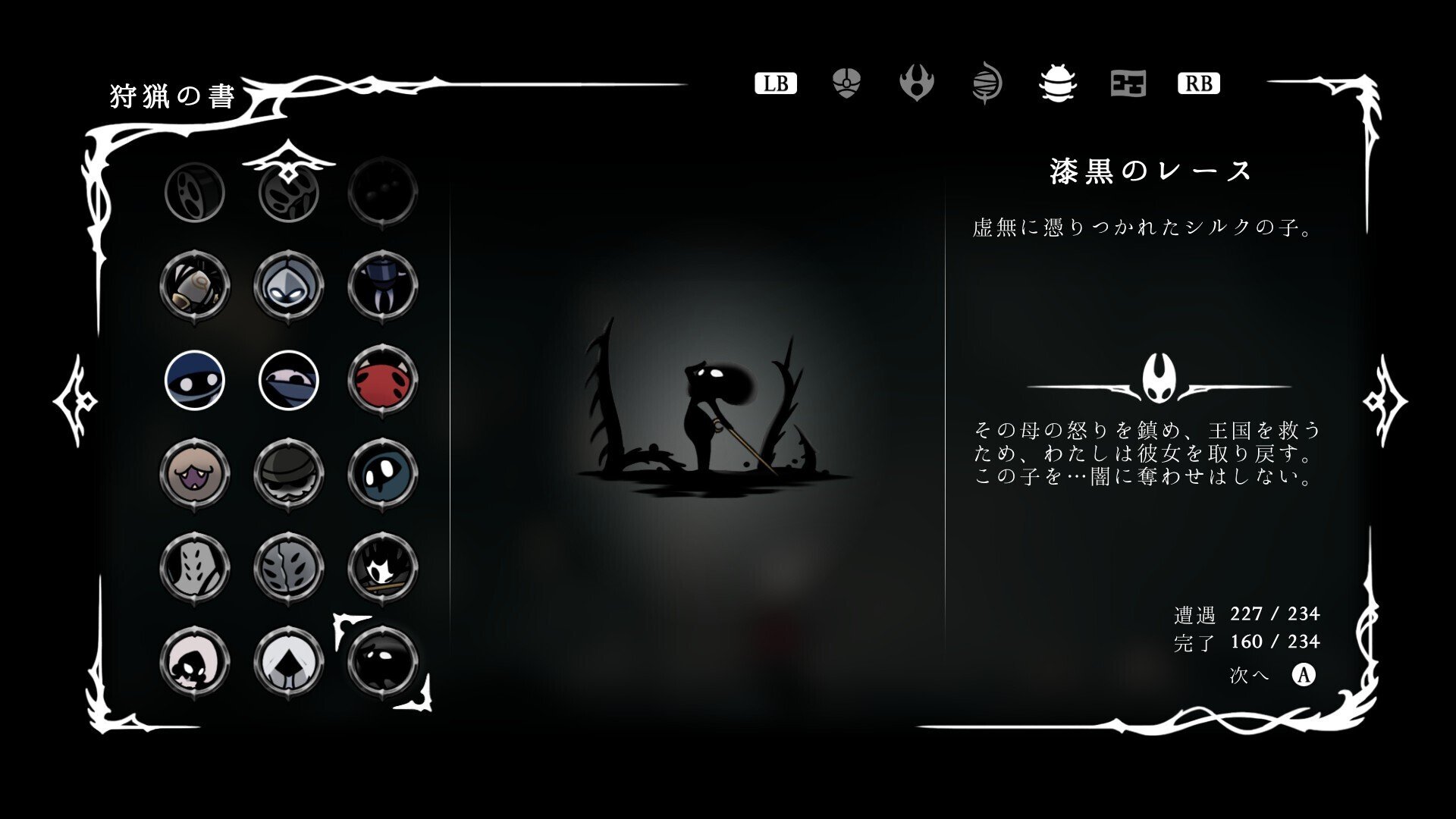Open the crest (flame emblem) section icon
The width and height of the screenshot is (1456, 819).
click(x=918, y=83)
